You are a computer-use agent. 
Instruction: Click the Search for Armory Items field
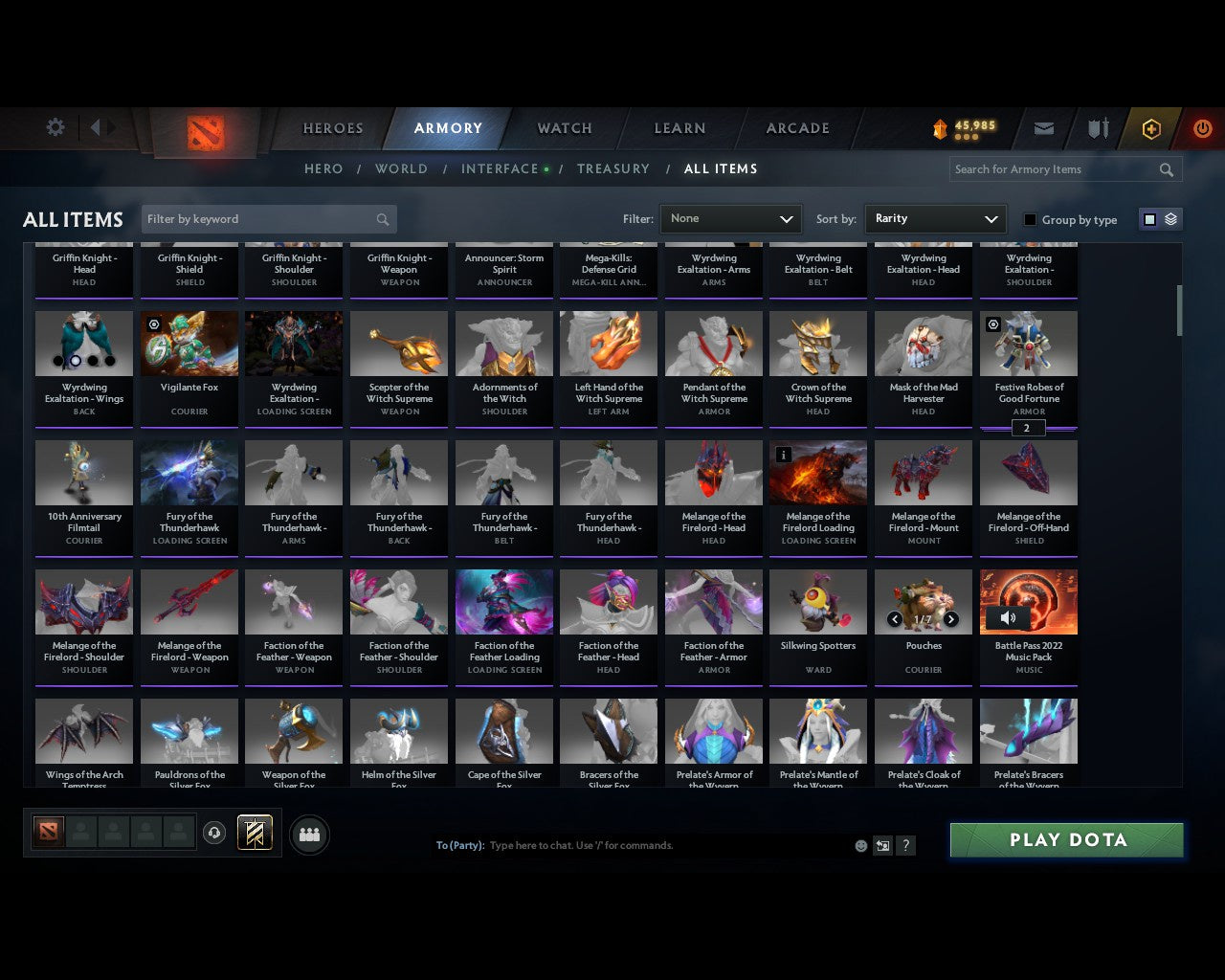coord(1053,169)
